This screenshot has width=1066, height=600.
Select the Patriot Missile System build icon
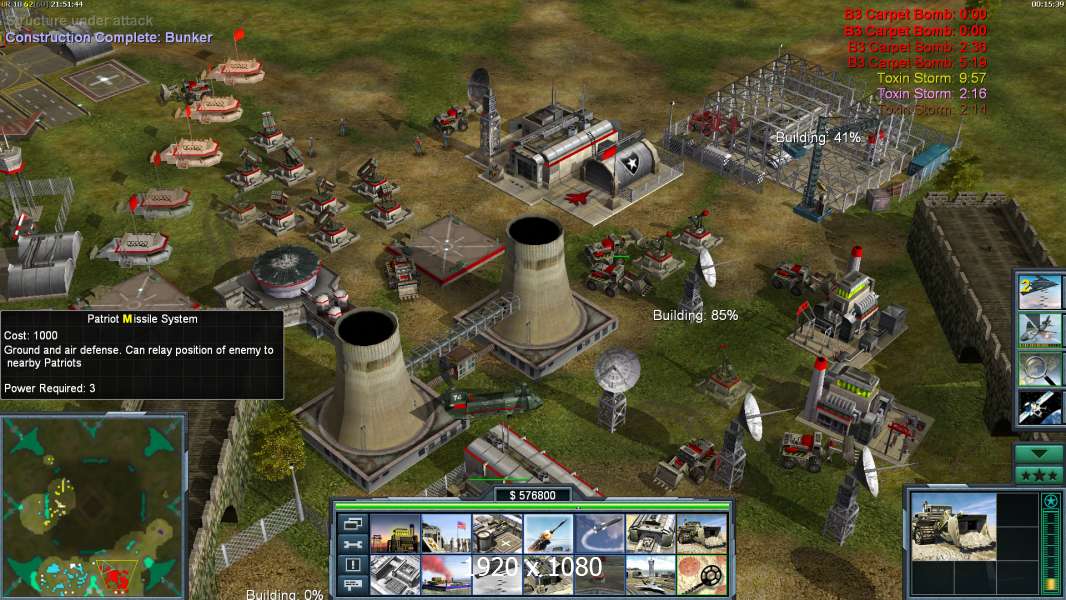tap(548, 533)
